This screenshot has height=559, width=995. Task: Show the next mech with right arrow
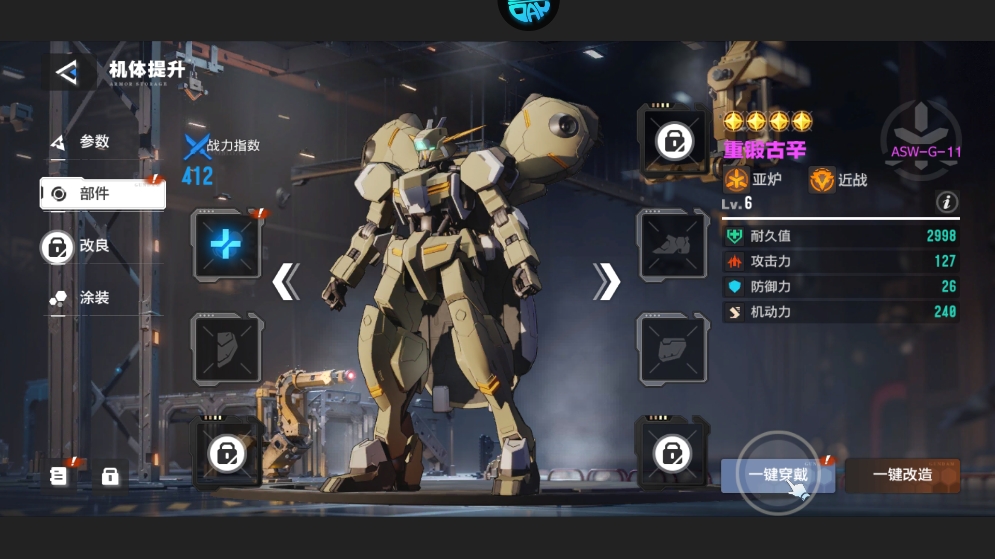pyautogui.click(x=606, y=282)
